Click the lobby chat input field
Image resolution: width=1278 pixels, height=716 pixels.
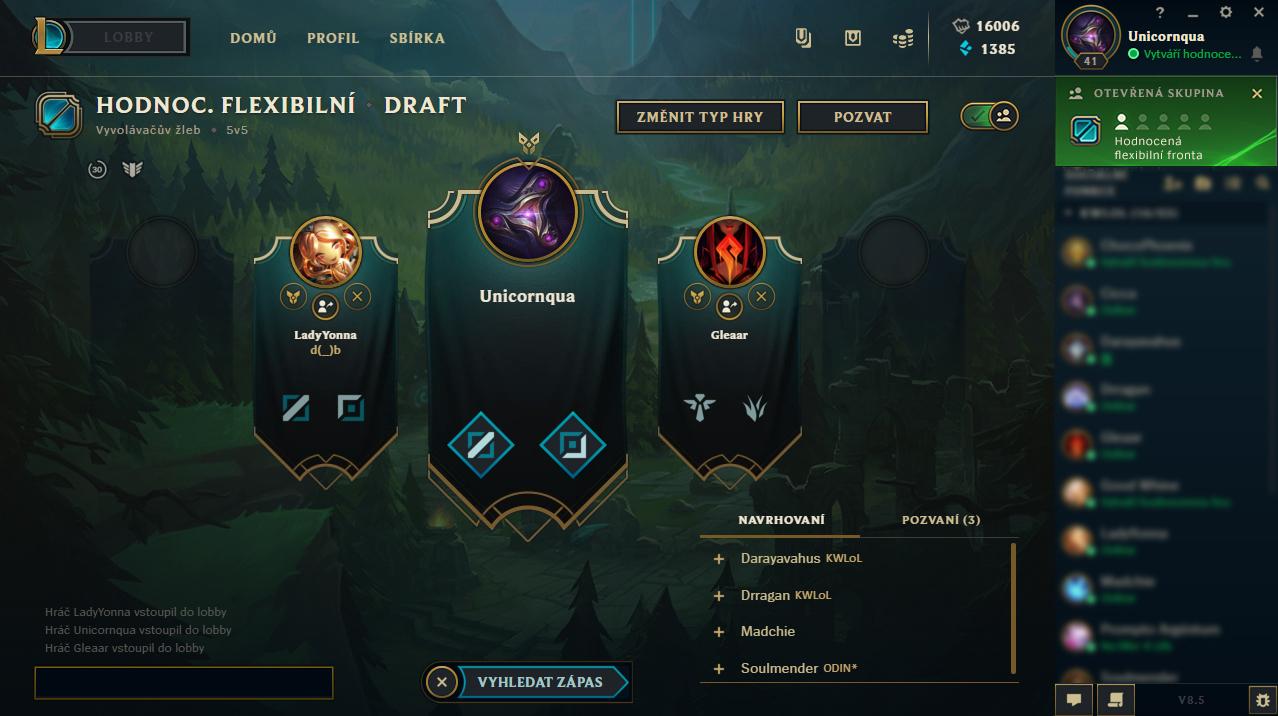point(184,682)
